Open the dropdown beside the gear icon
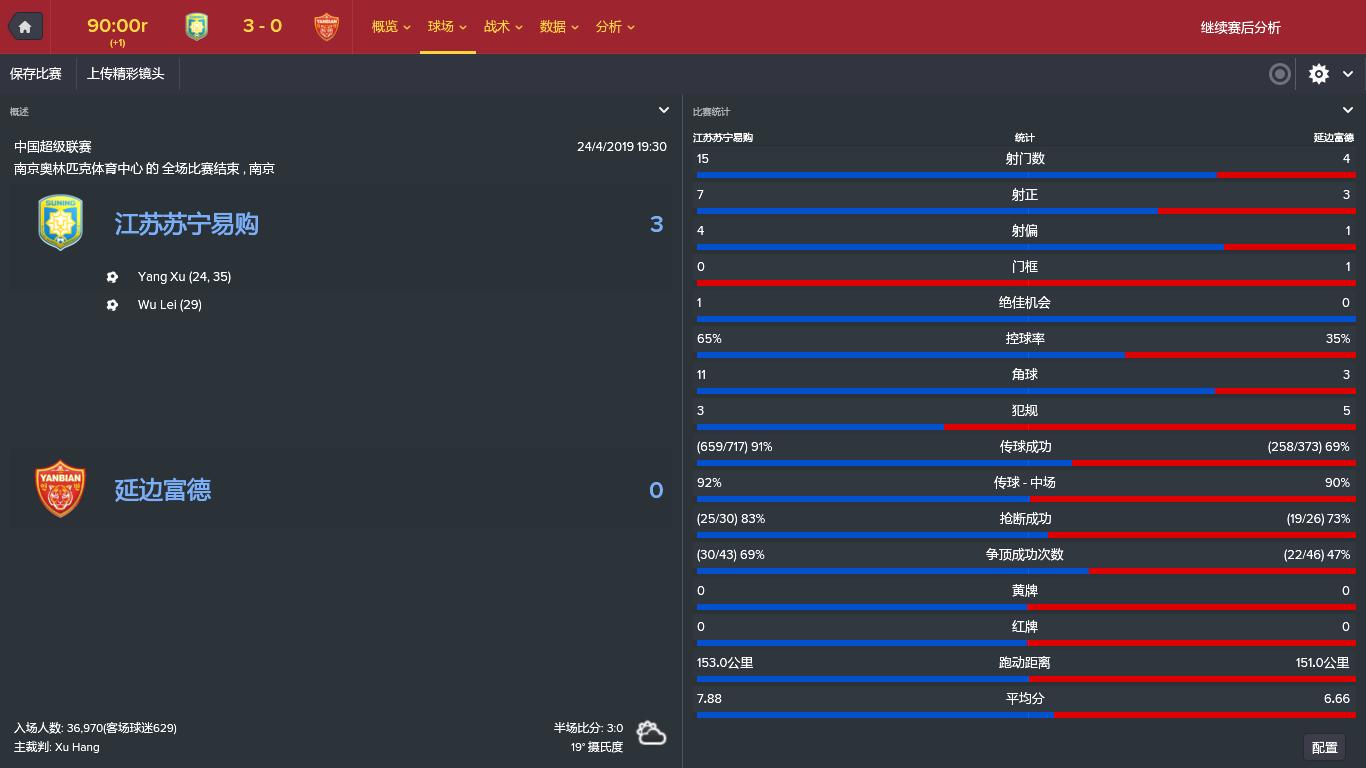This screenshot has height=768, width=1366. pyautogui.click(x=1348, y=73)
